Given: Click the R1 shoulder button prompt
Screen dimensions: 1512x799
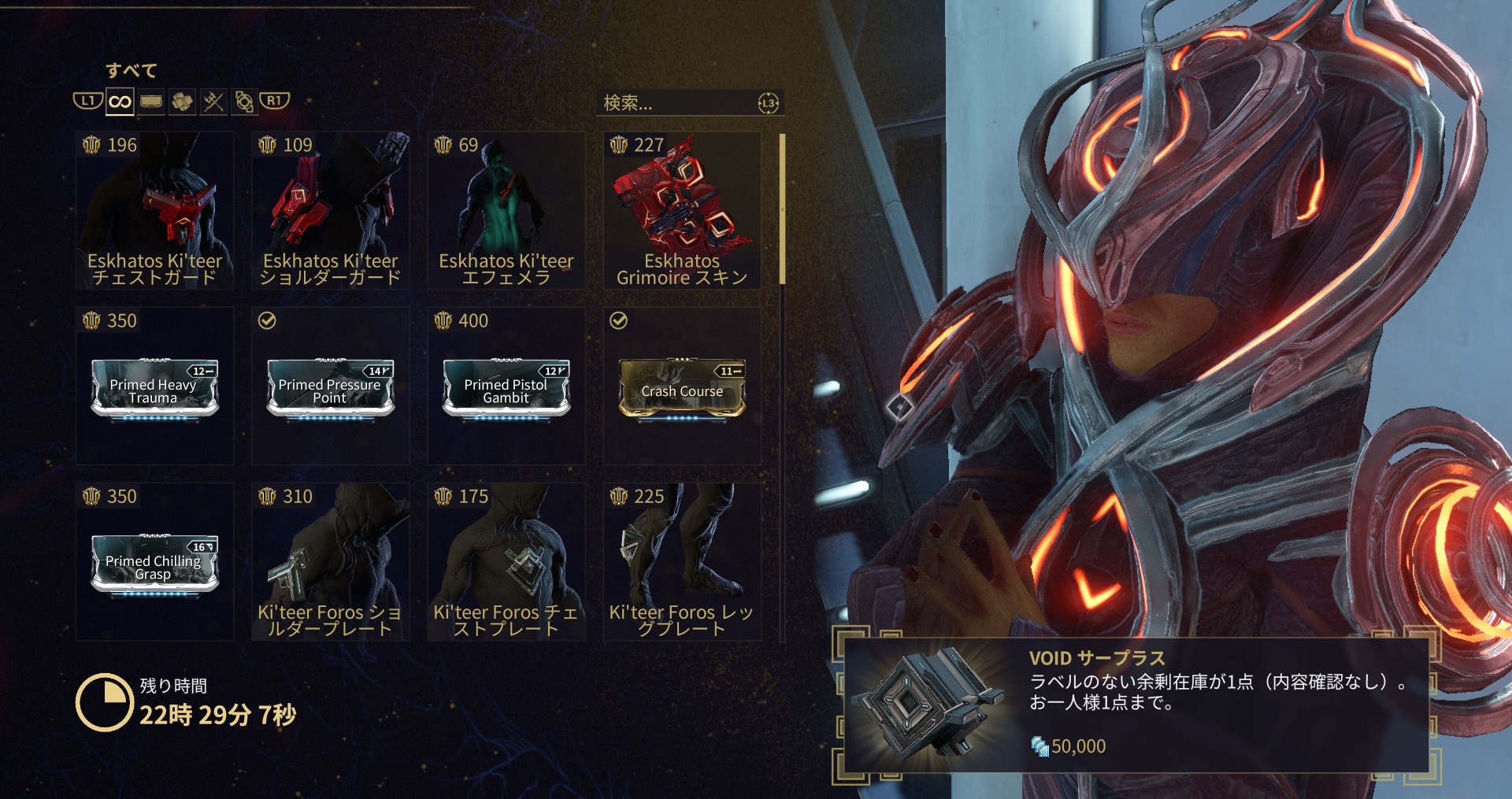Looking at the screenshot, I should click(x=273, y=101).
